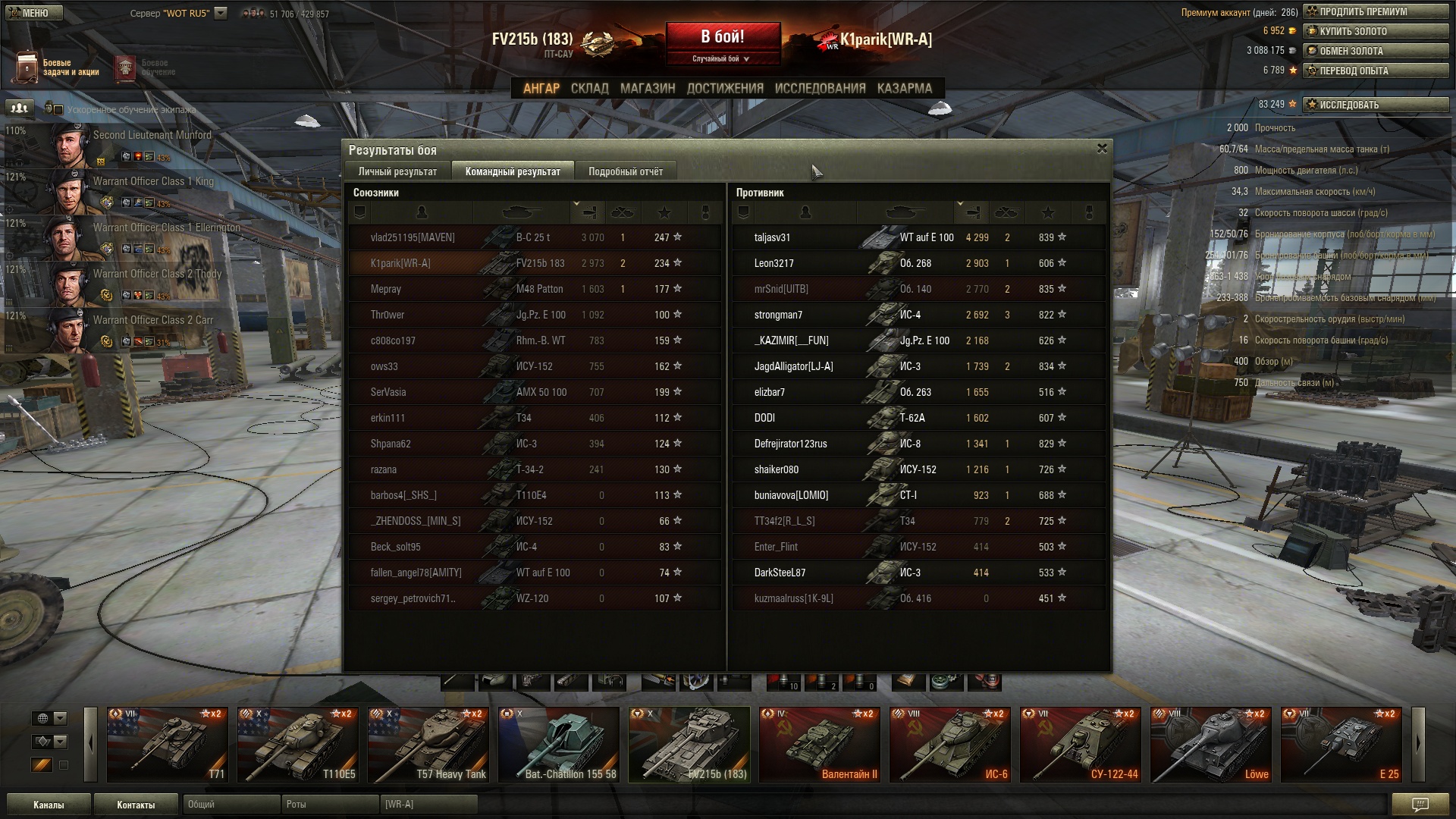Screen dimensions: 1456x819
Task: Select the Bat.-Chatillon 155 58 tank
Action: [x=559, y=745]
